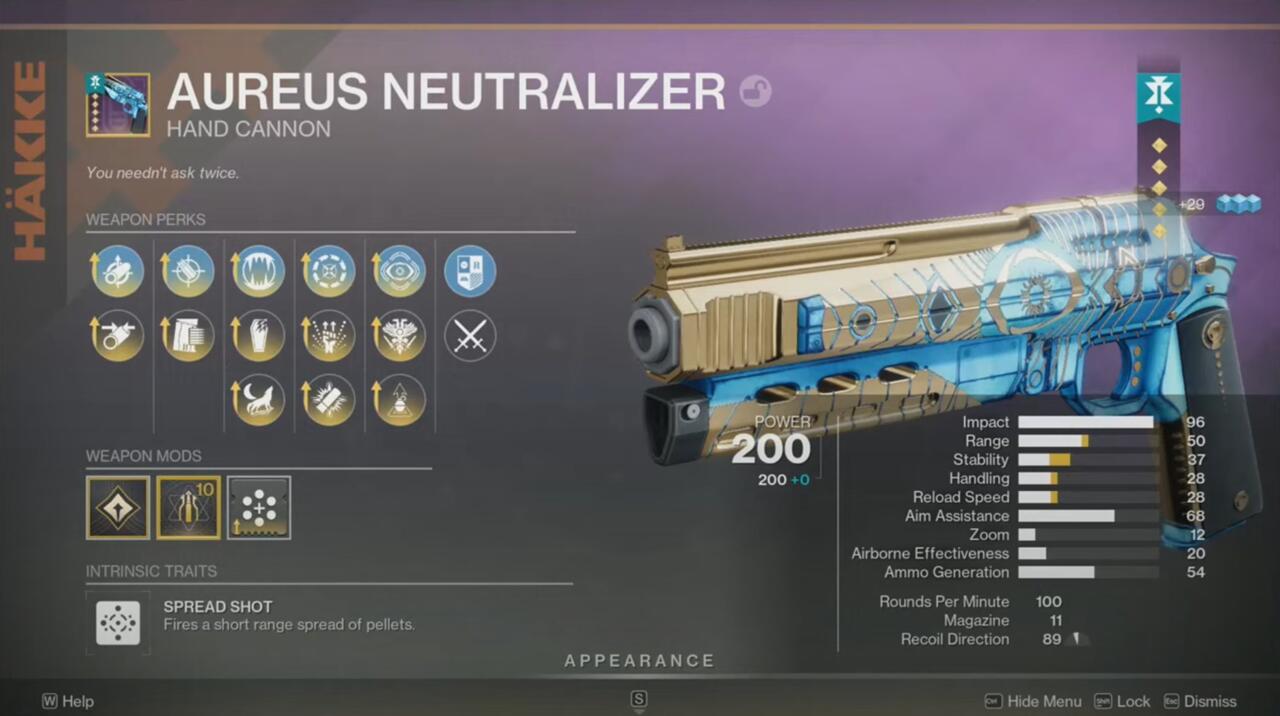The image size is (1280, 716).
Task: Select the magazine with bullets perk
Action: point(188,336)
